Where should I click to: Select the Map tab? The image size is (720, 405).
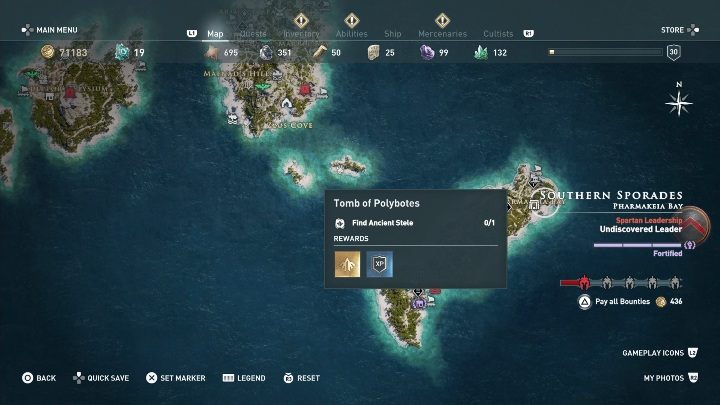point(215,34)
